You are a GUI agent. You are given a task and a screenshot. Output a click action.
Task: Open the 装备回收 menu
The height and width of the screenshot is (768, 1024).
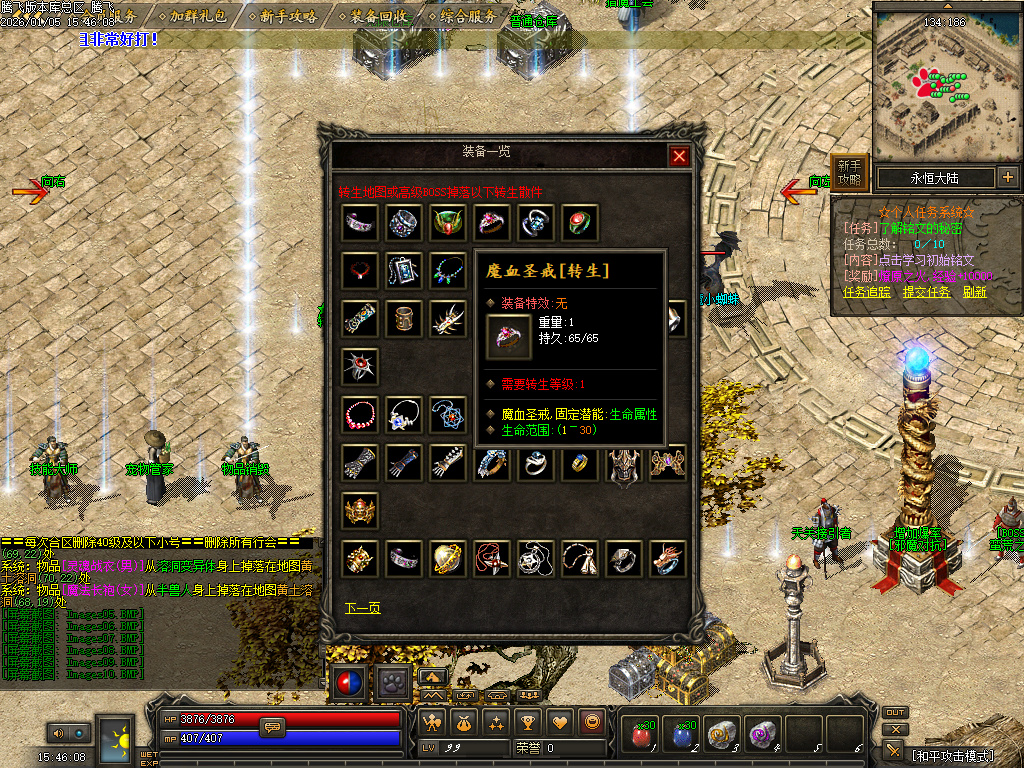pyautogui.click(x=378, y=16)
